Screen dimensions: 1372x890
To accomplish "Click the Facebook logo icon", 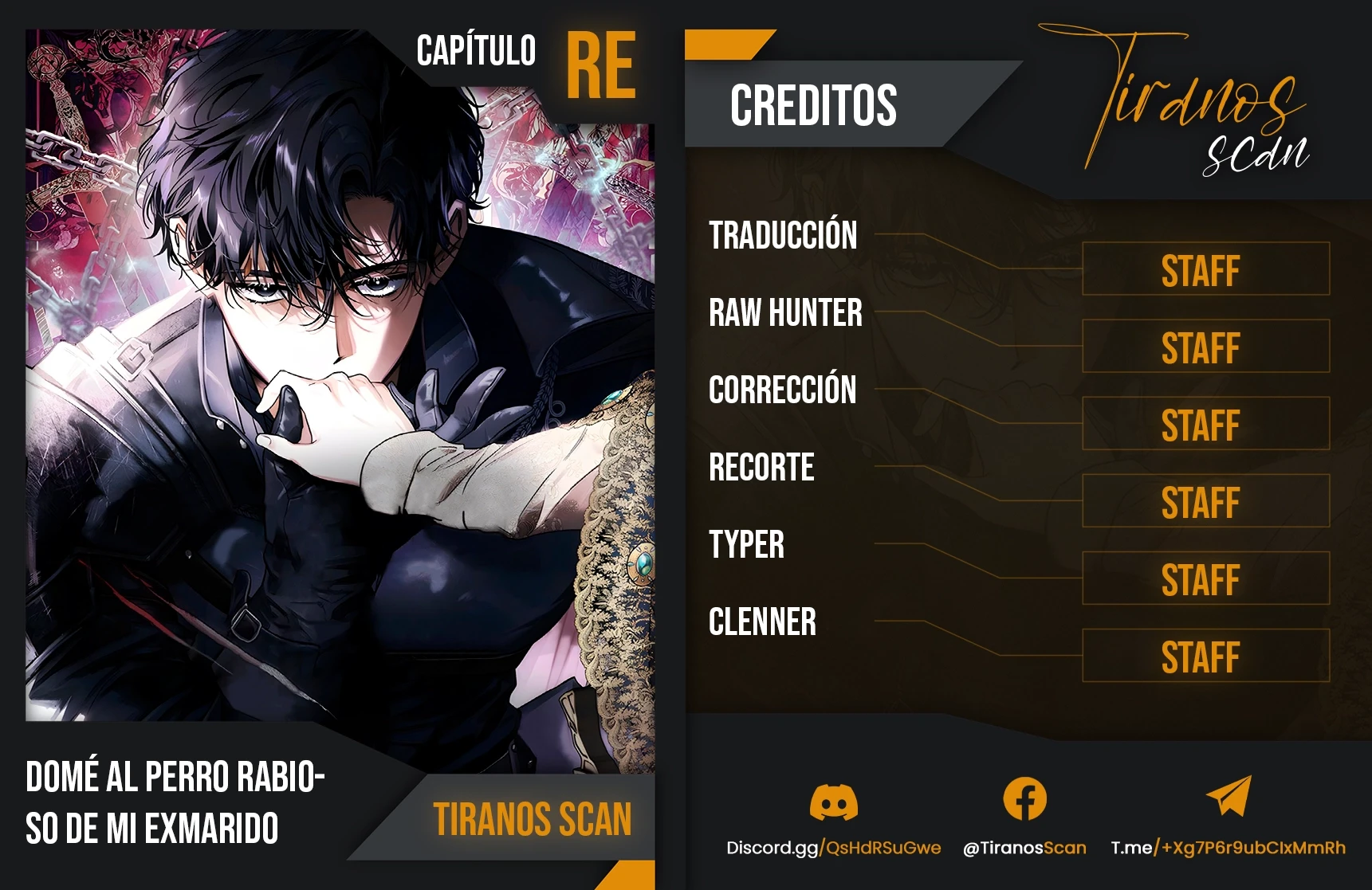I will (x=1024, y=798).
